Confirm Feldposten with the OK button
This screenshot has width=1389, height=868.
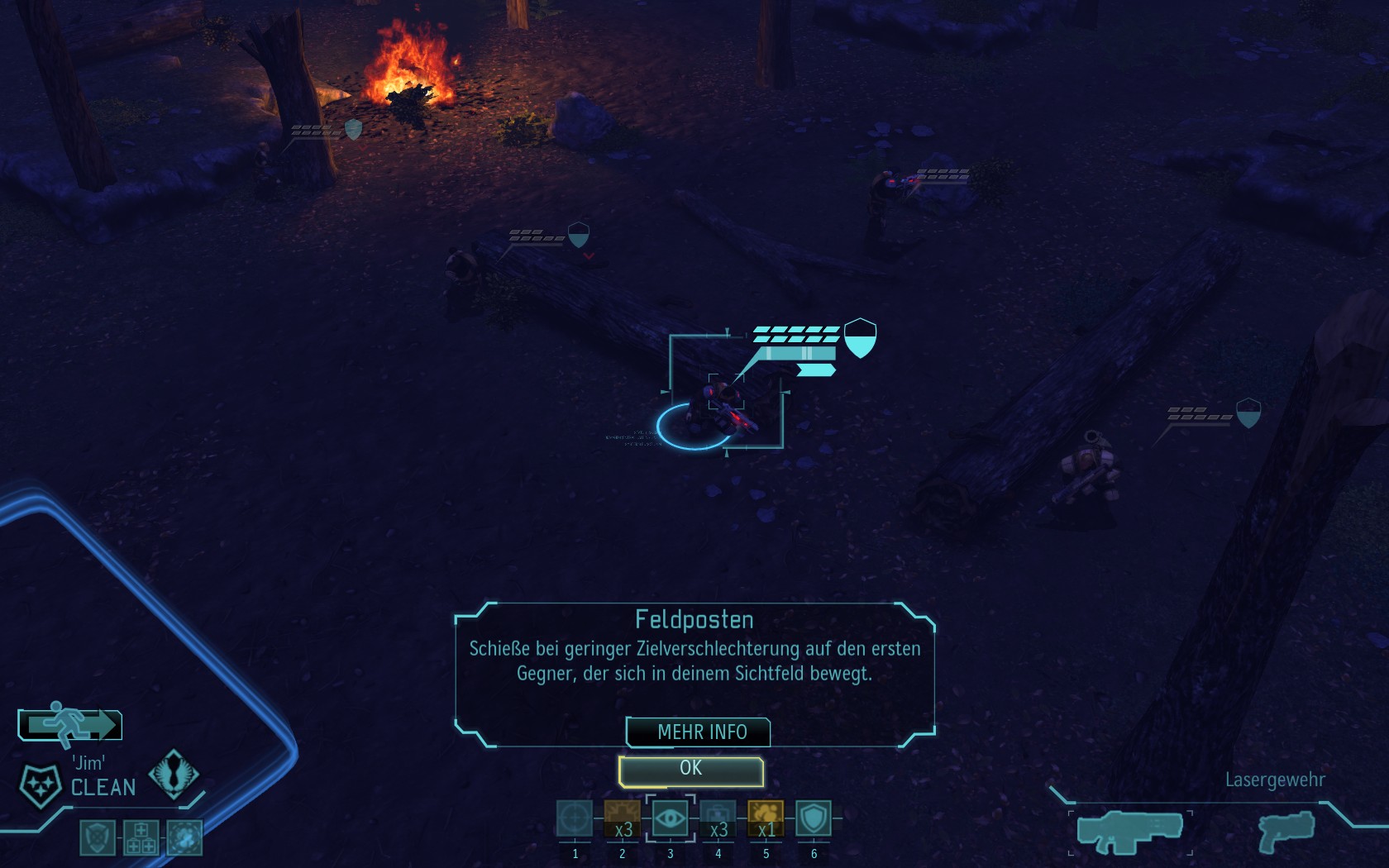coord(690,770)
